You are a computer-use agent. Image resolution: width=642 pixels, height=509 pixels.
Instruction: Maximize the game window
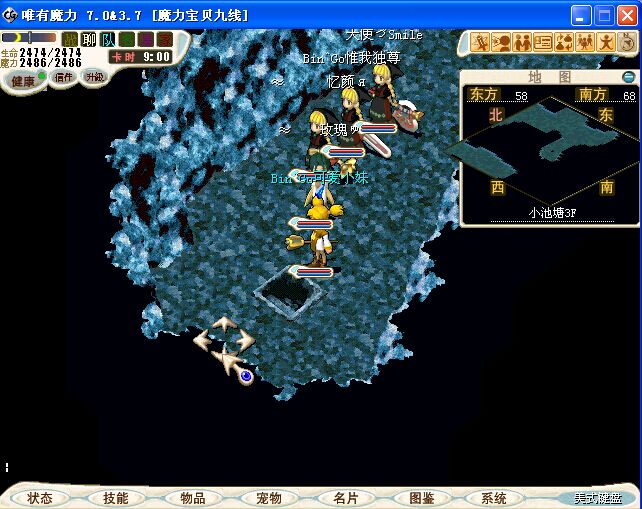click(603, 15)
